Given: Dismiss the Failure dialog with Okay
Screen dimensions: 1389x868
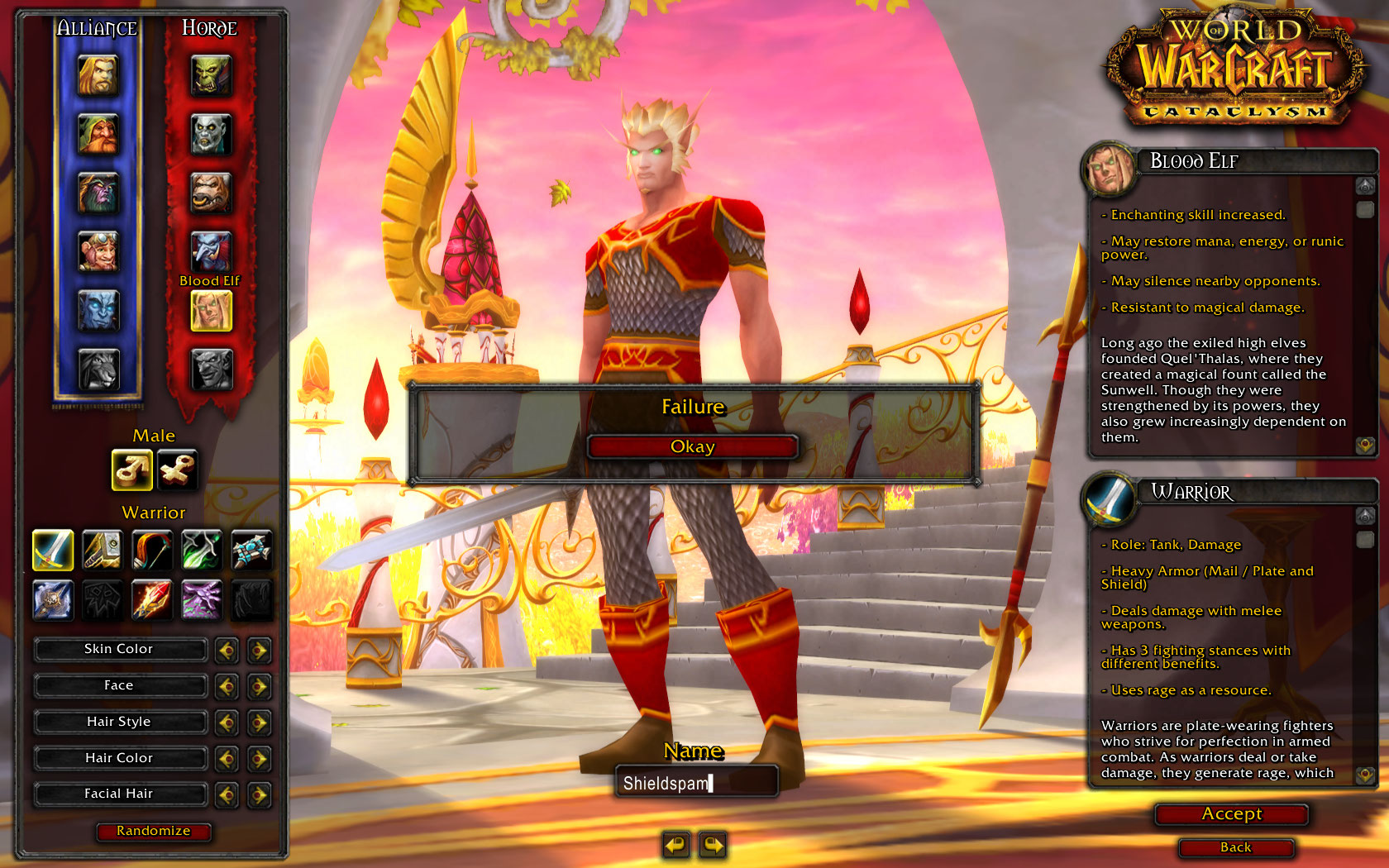Looking at the screenshot, I should (x=692, y=447).
